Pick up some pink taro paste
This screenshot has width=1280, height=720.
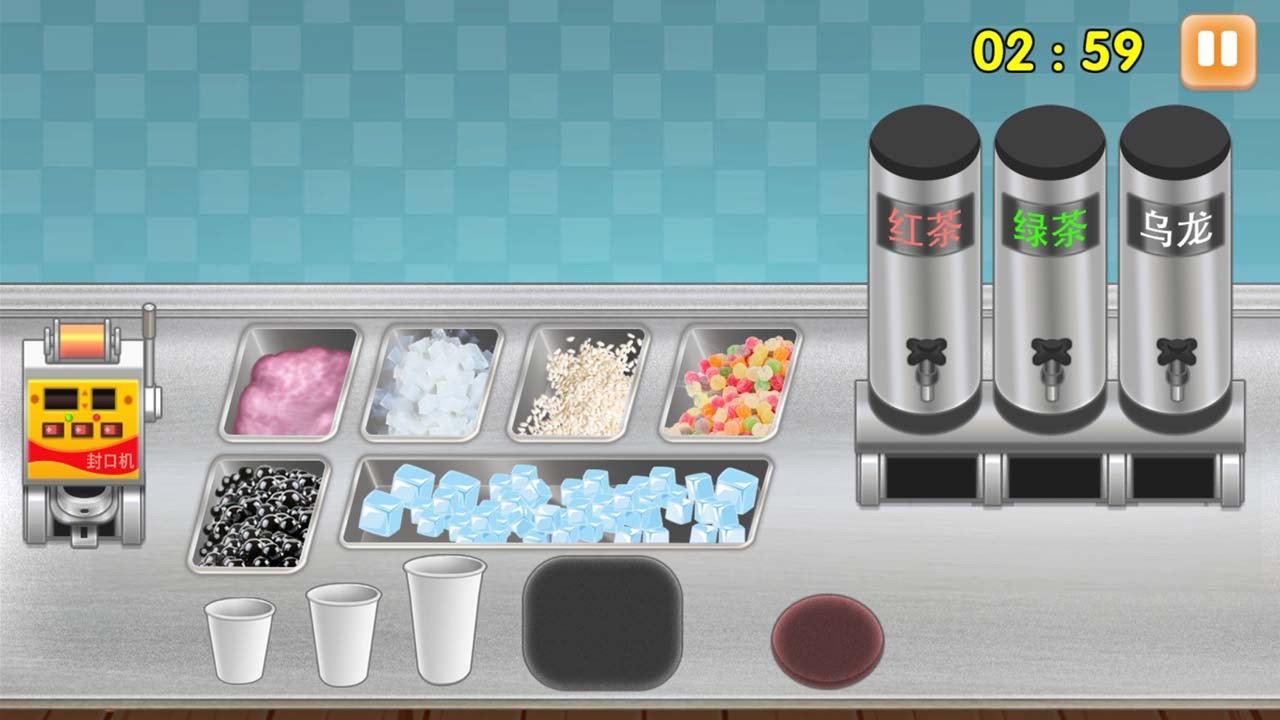click(x=290, y=385)
